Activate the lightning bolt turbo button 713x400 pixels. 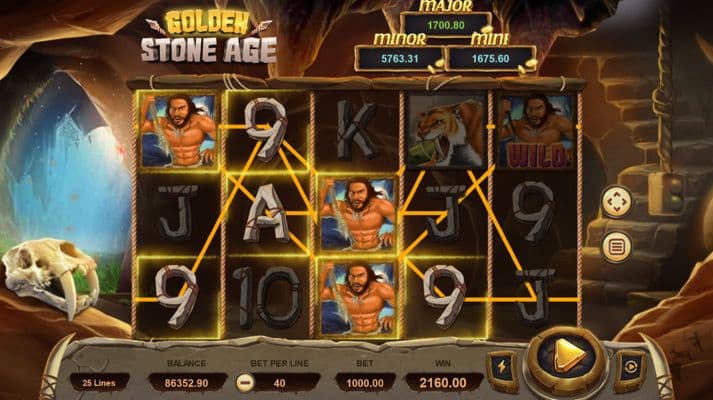pos(503,368)
